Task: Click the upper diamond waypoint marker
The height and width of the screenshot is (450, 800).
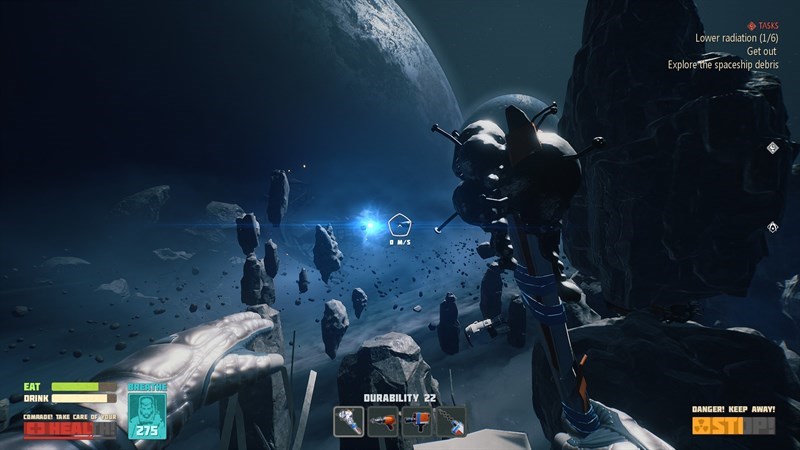Action: (772, 148)
